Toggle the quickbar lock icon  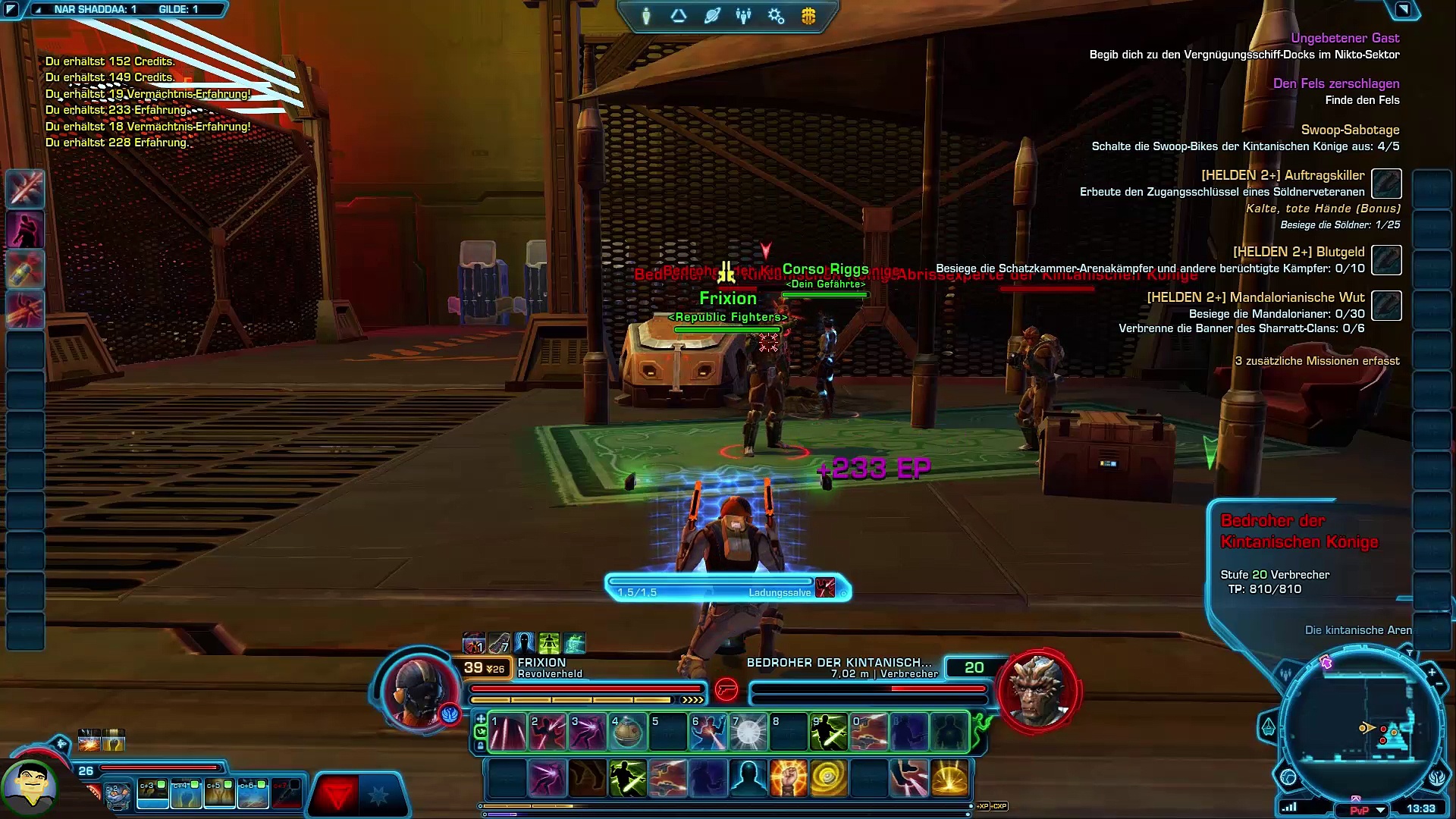click(x=480, y=745)
